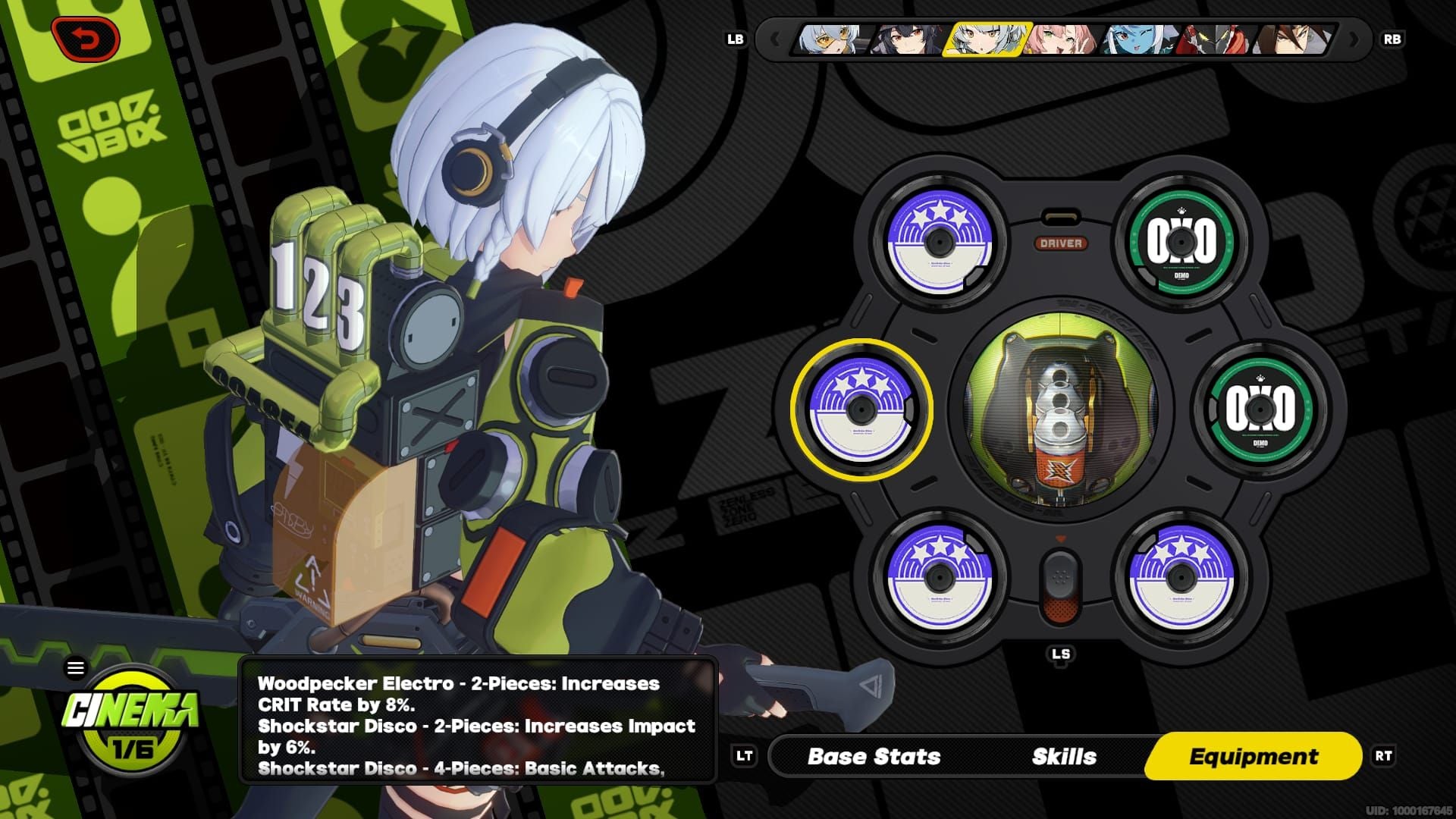The width and height of the screenshot is (1456, 819).
Task: Choose the orange-goggled silver-haired character portrait
Action: pos(830,39)
